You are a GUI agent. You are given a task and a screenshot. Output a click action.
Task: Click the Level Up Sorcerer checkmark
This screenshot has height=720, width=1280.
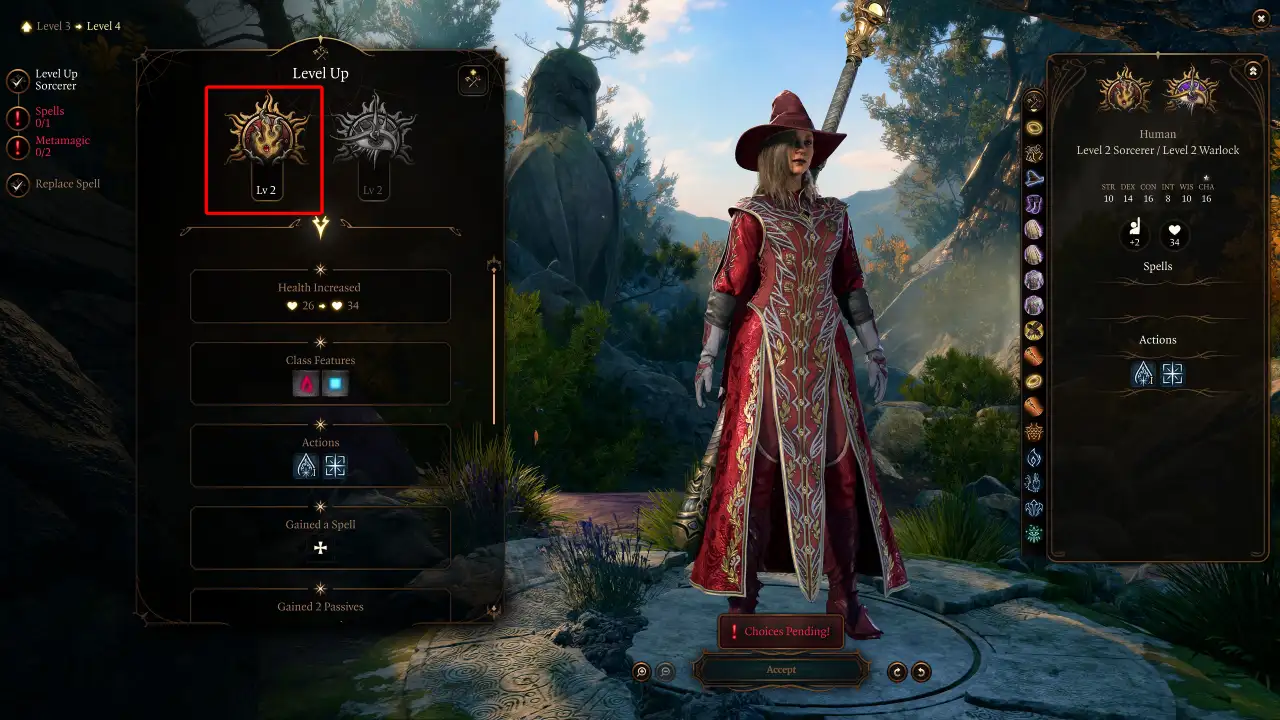coord(16,79)
